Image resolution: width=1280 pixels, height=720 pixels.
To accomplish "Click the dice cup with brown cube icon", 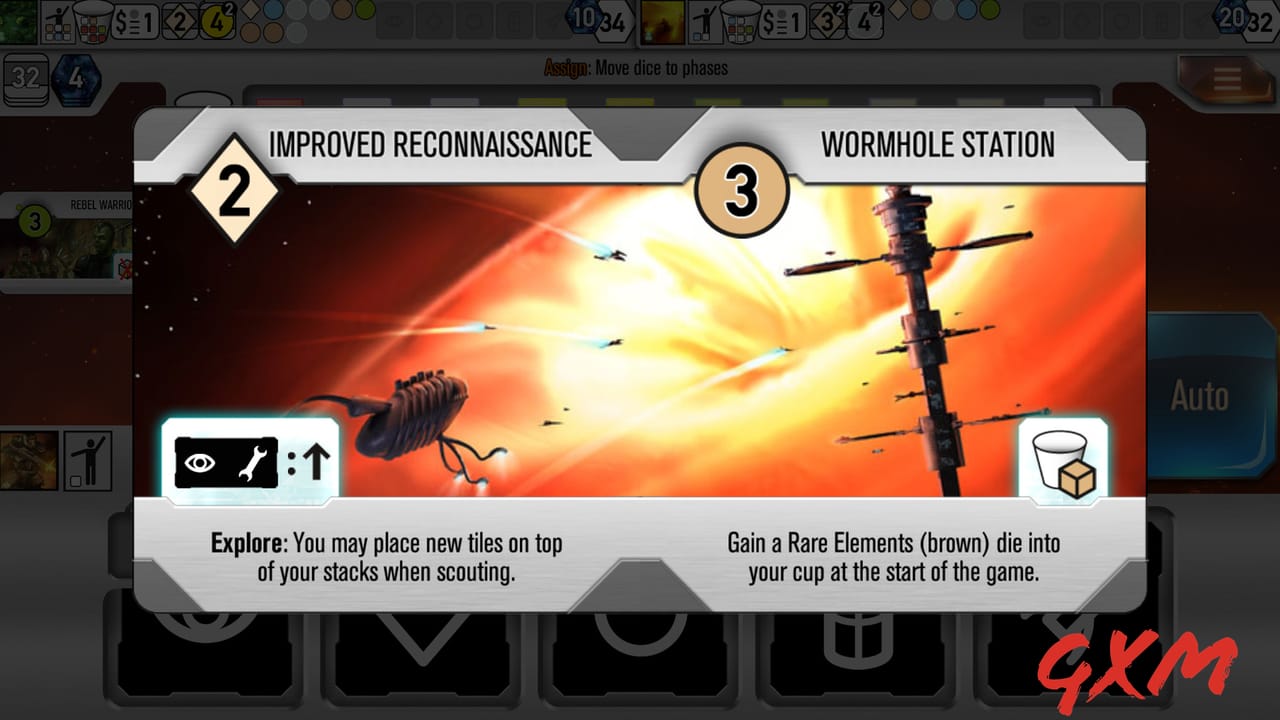I will [x=1063, y=460].
